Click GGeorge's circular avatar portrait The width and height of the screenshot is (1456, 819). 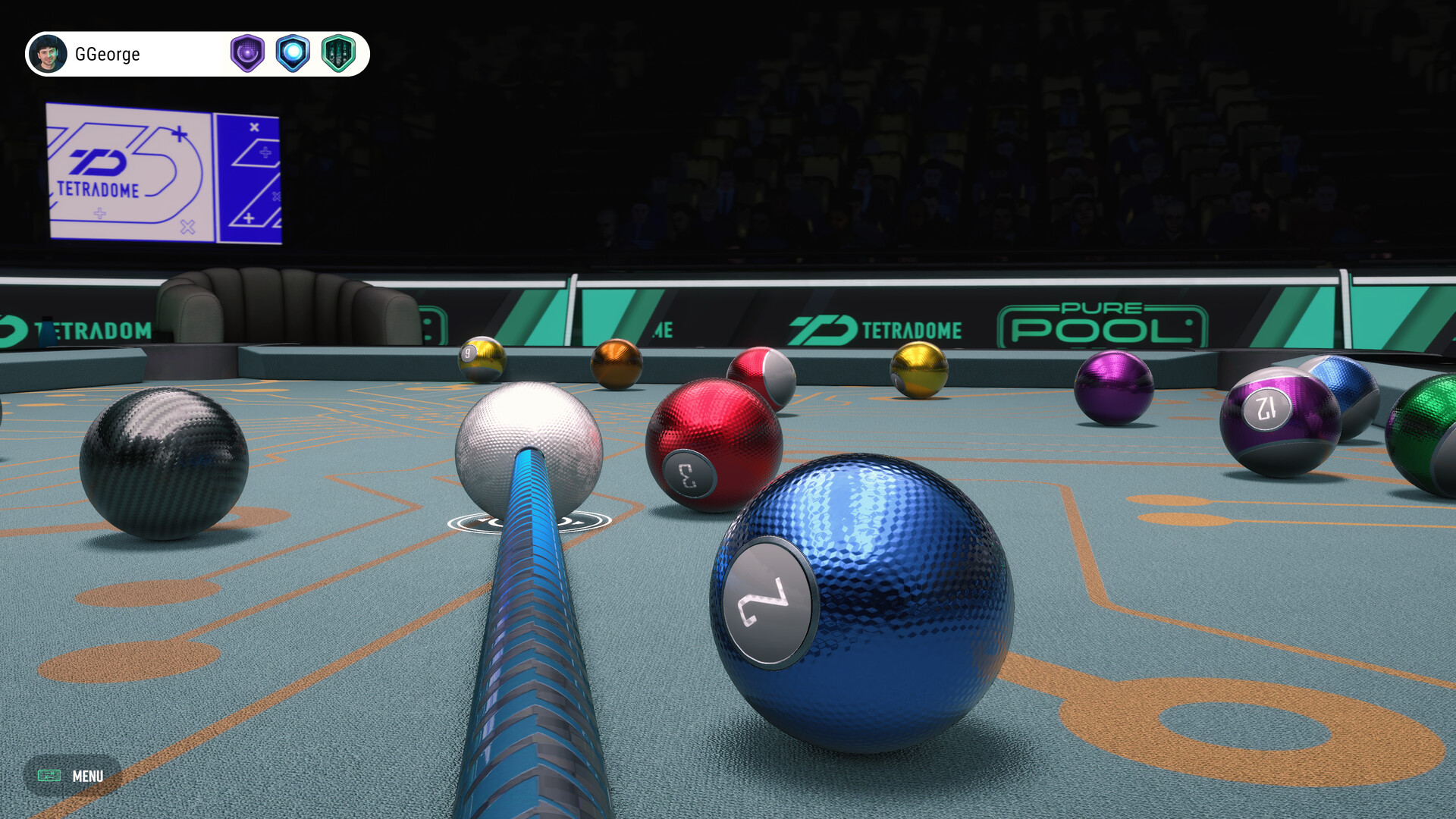(48, 54)
